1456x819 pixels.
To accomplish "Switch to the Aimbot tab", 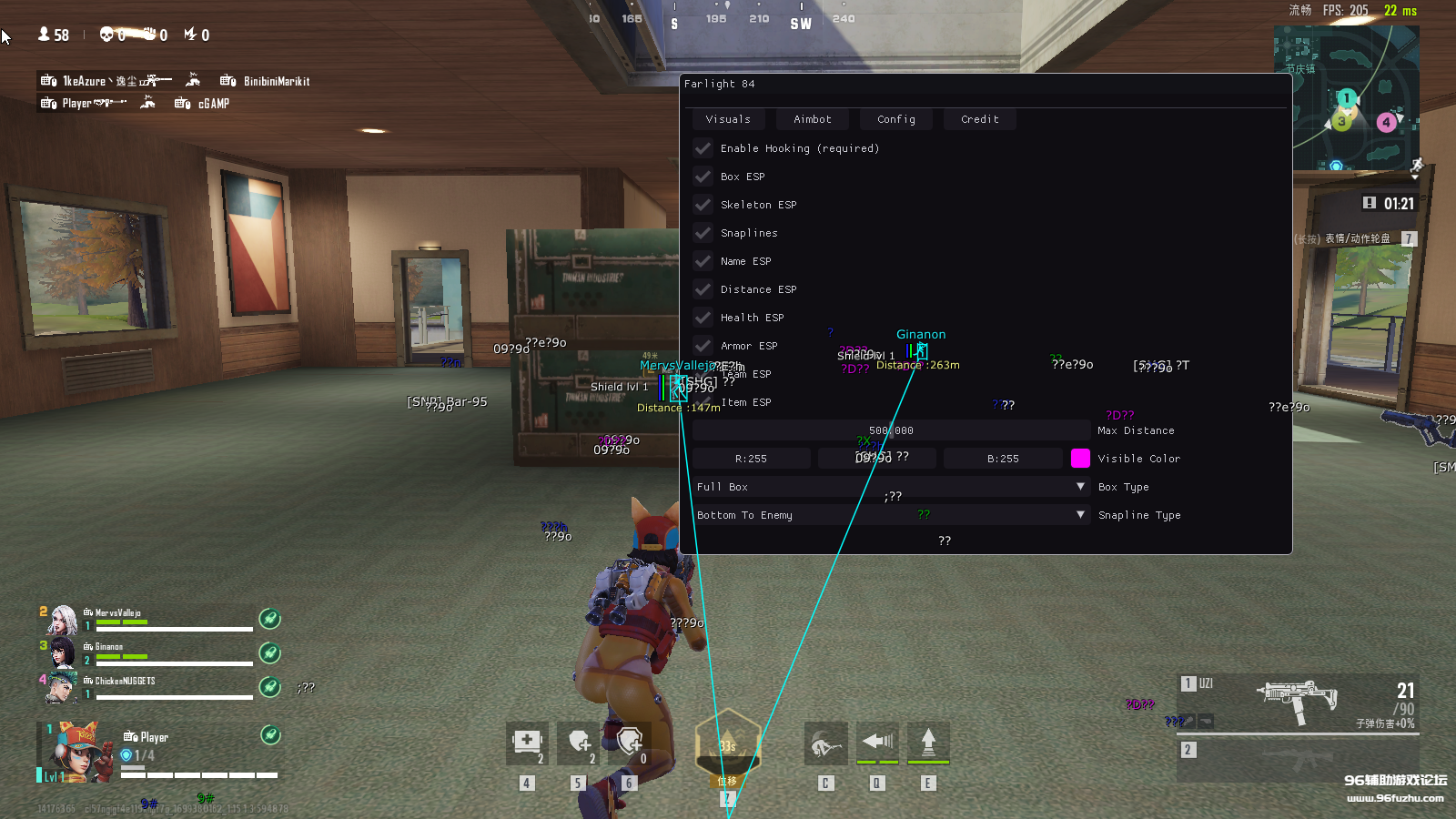I will [x=812, y=118].
